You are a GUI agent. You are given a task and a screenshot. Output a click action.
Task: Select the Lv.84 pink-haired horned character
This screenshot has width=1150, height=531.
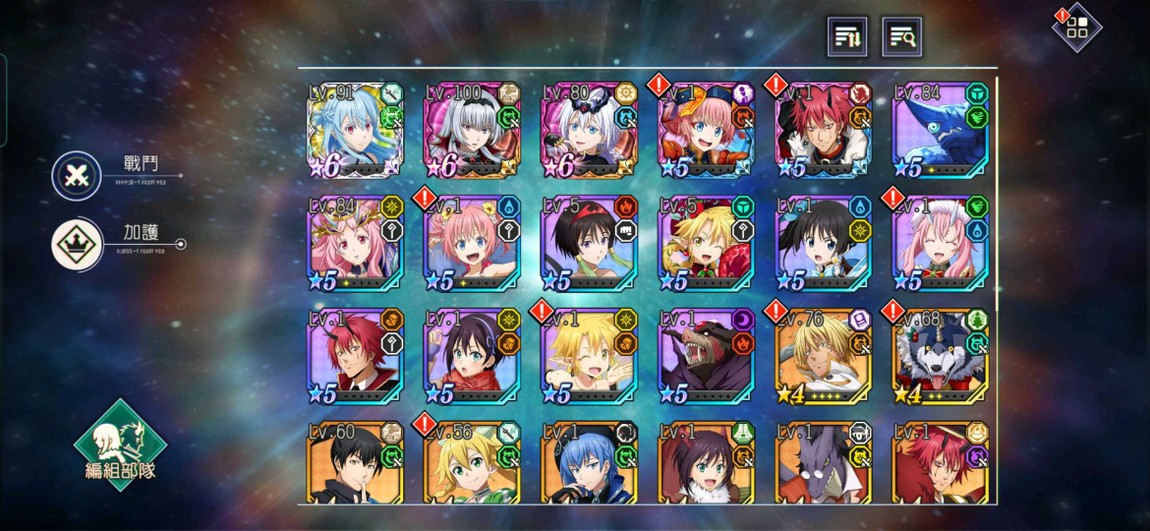pos(354,244)
